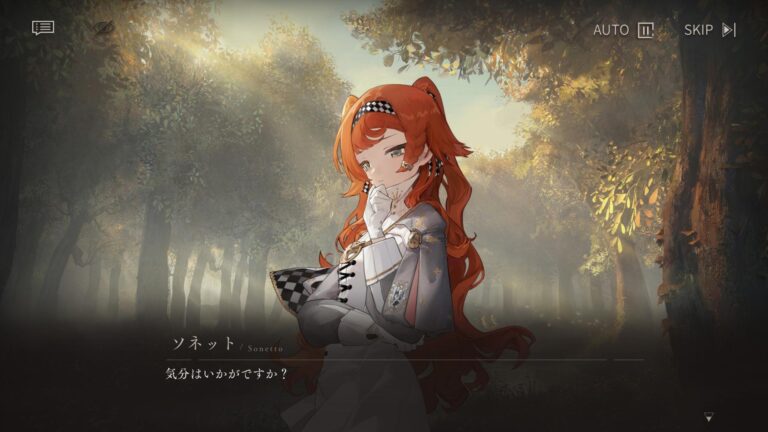Image resolution: width=768 pixels, height=432 pixels.
Task: Hide the interface with the crossed-eye icon
Action: pyautogui.click(x=104, y=29)
